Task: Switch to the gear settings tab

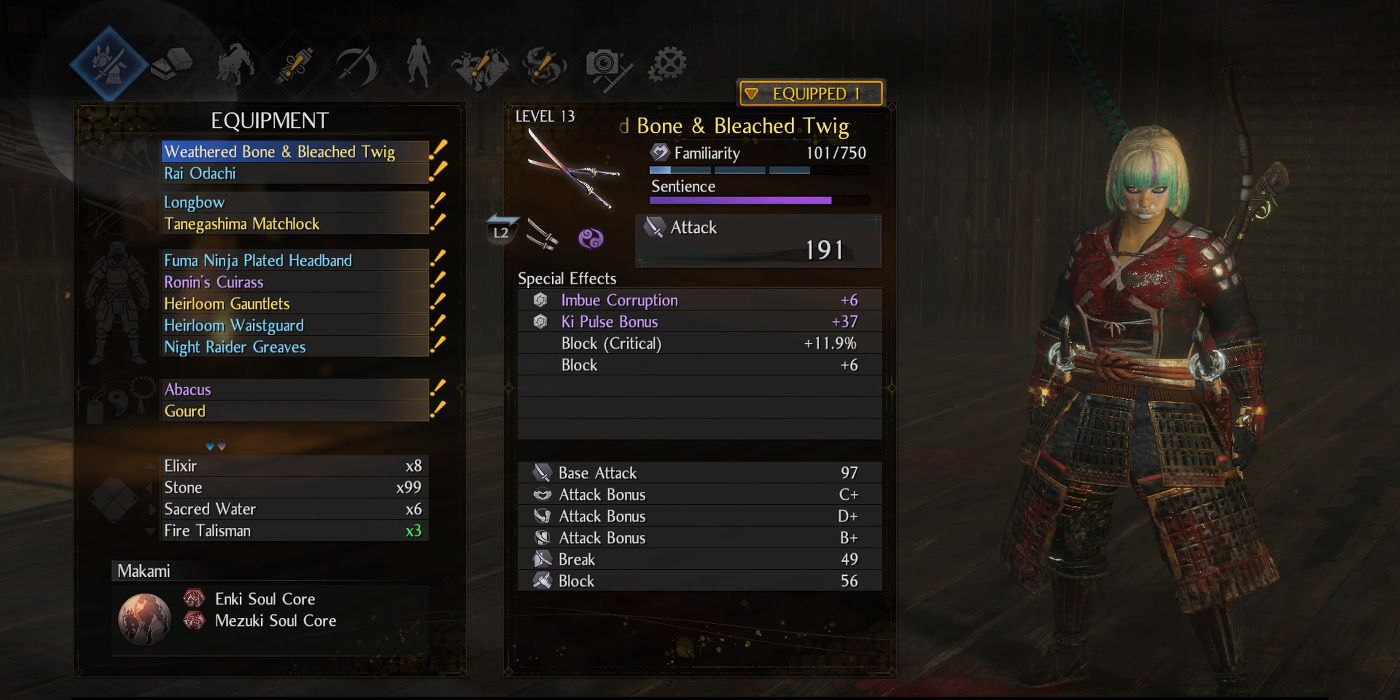Action: click(x=667, y=65)
